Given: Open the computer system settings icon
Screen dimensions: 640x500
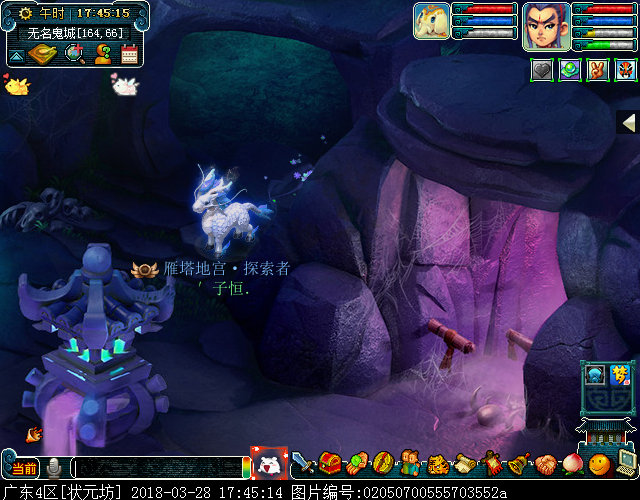Looking at the screenshot, I should tap(626, 464).
